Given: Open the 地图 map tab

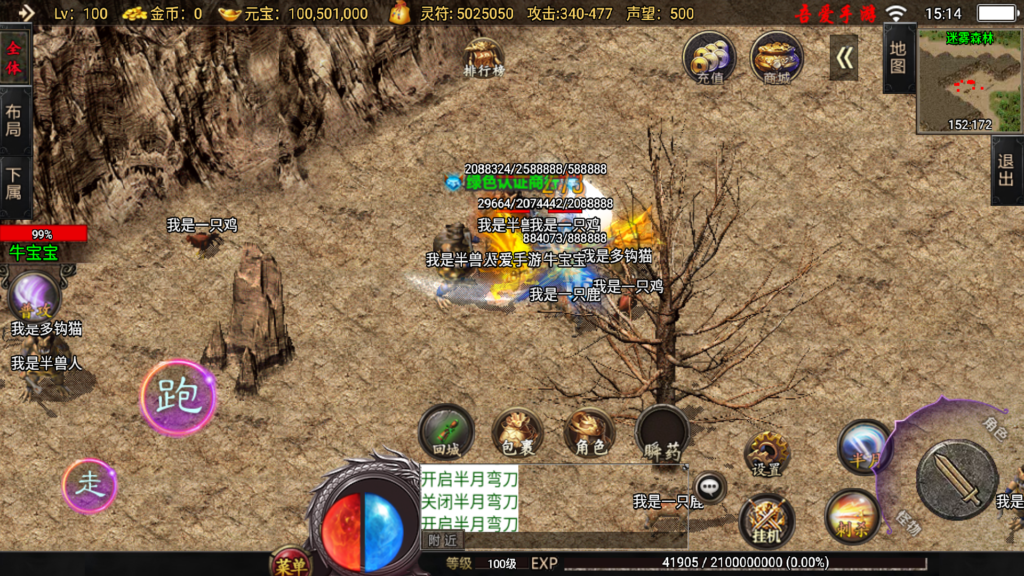Looking at the screenshot, I should click(898, 58).
